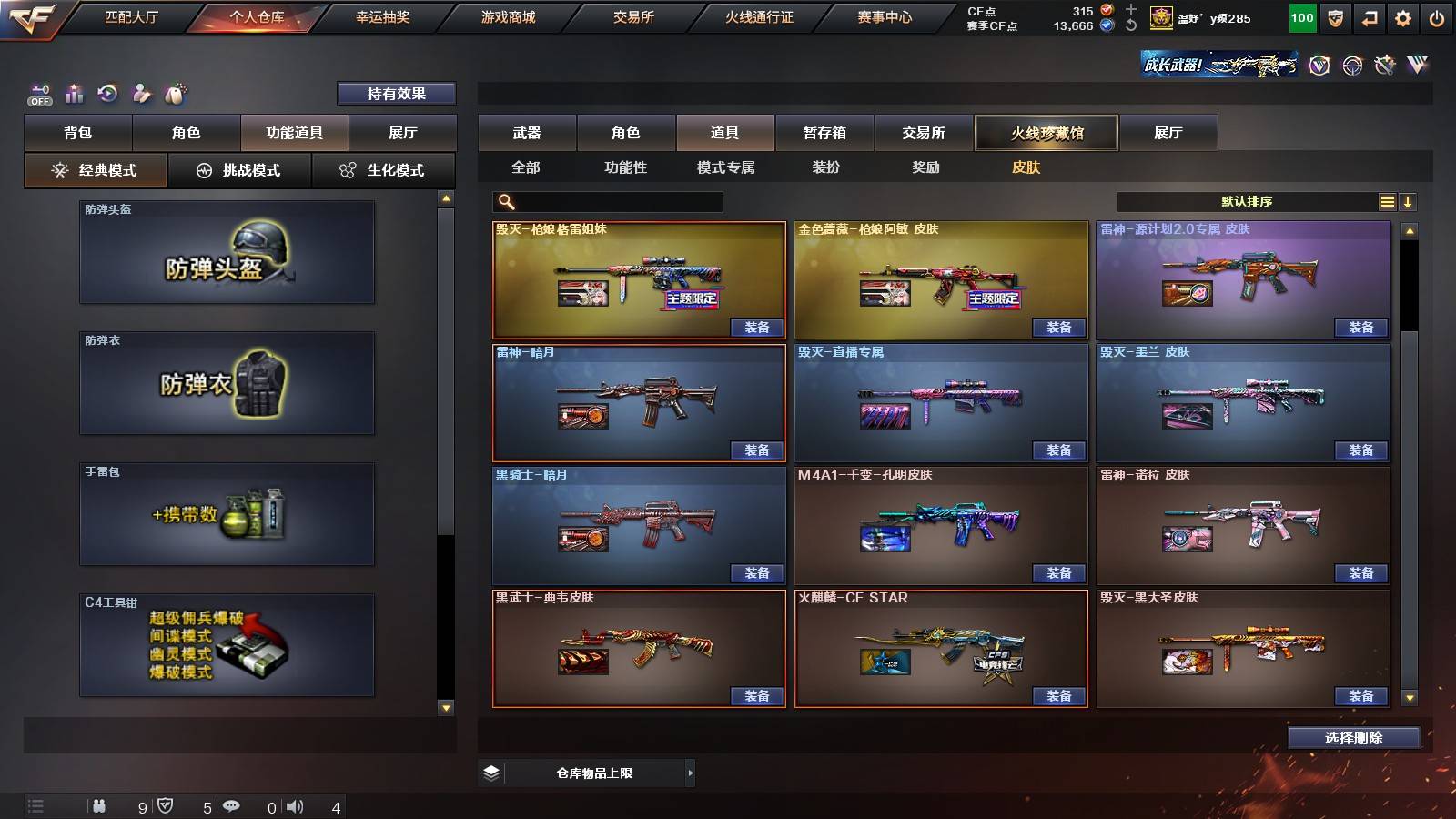Click the ranking bar chart icon

75,94
